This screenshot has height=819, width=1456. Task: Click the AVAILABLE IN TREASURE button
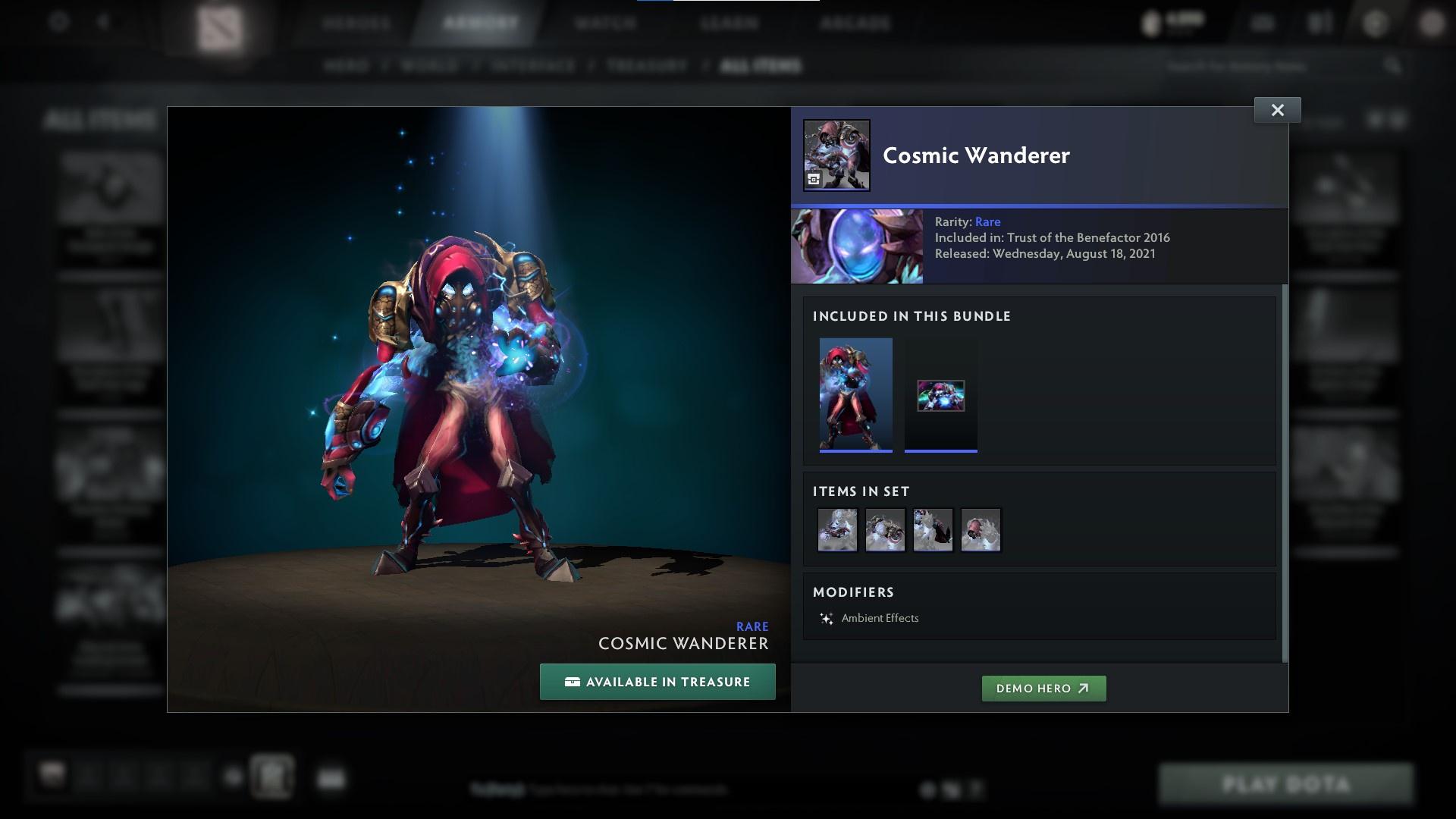coord(657,681)
